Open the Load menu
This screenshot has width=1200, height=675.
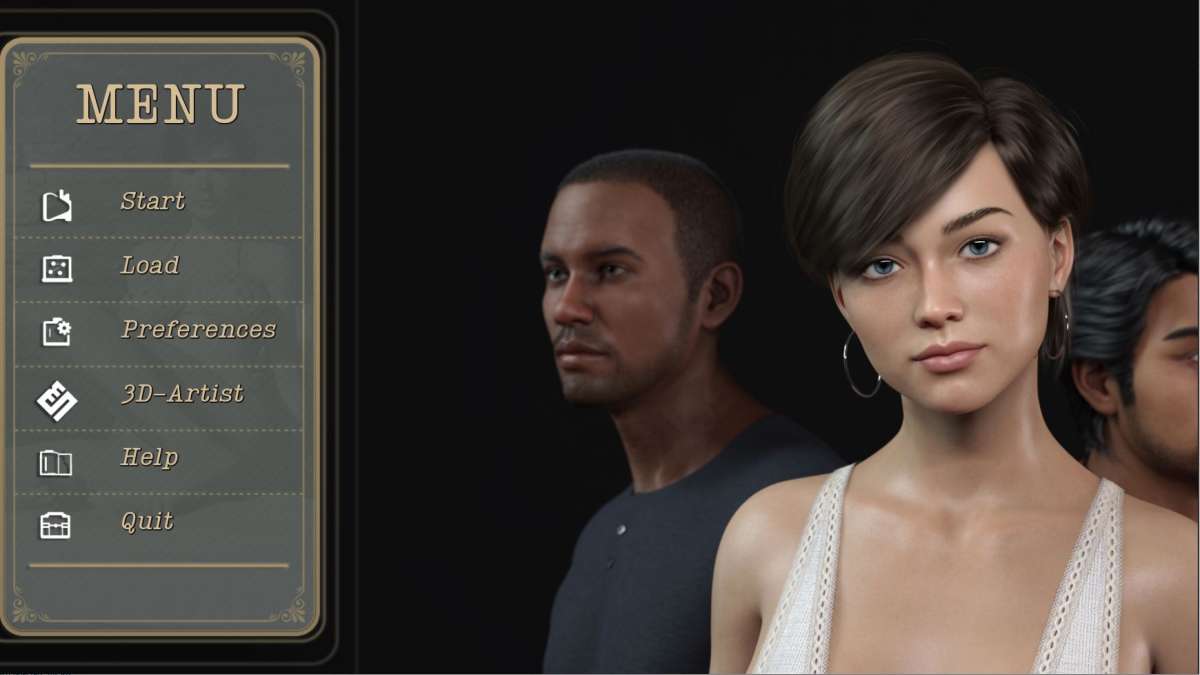149,266
